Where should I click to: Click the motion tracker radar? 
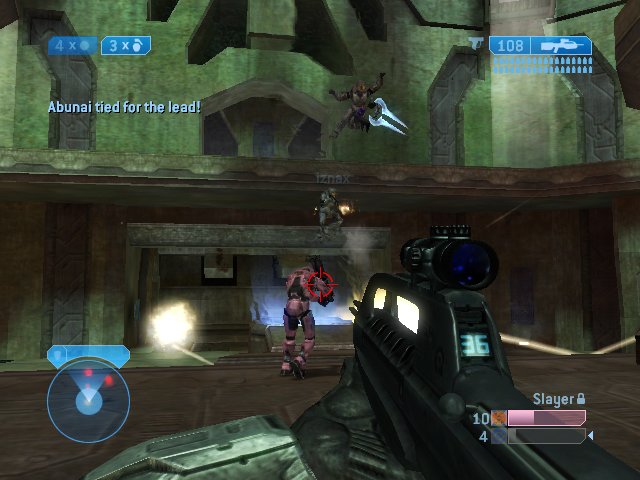[x=88, y=401]
